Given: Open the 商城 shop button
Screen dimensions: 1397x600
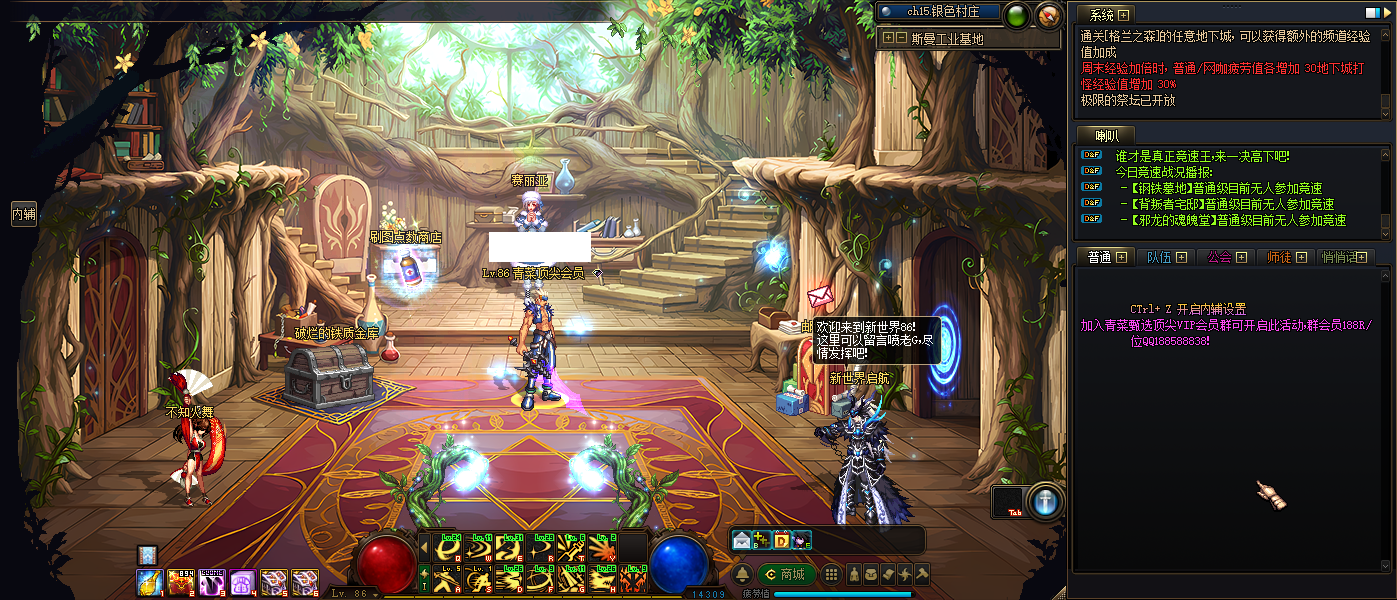Looking at the screenshot, I should (x=785, y=574).
